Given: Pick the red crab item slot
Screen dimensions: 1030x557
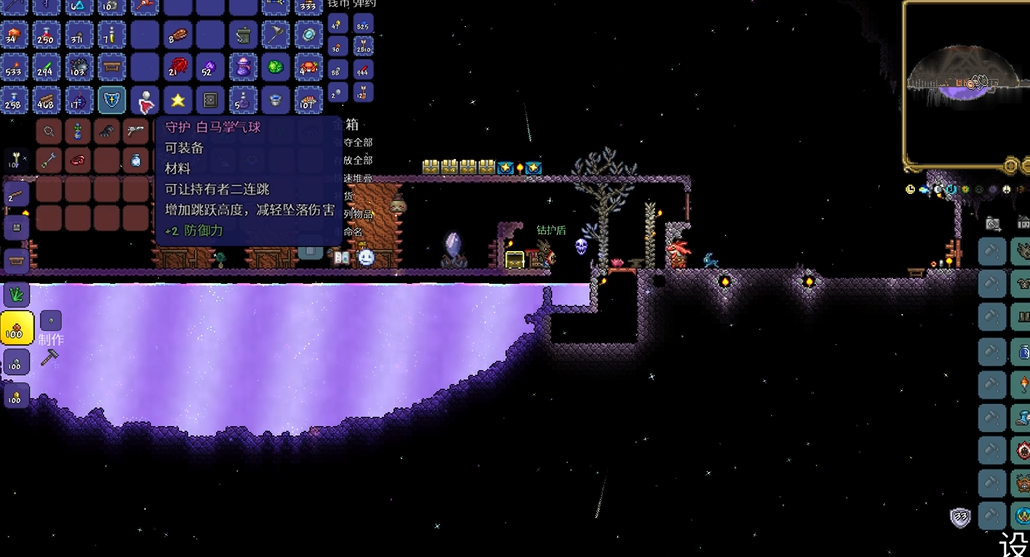Looking at the screenshot, I should [309, 68].
